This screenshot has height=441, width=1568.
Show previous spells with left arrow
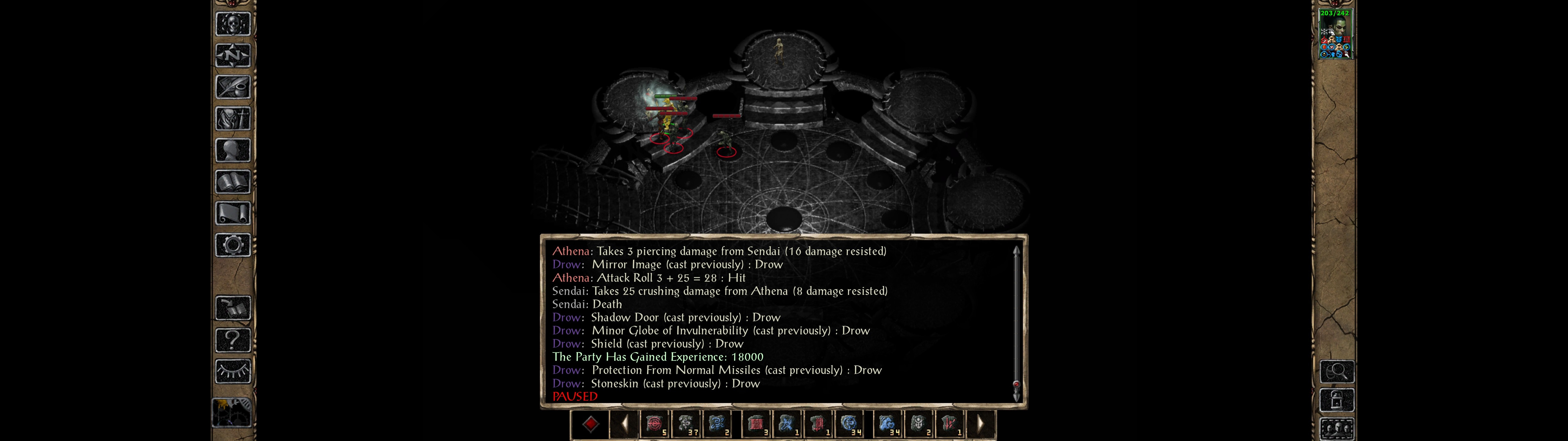pyautogui.click(x=624, y=424)
